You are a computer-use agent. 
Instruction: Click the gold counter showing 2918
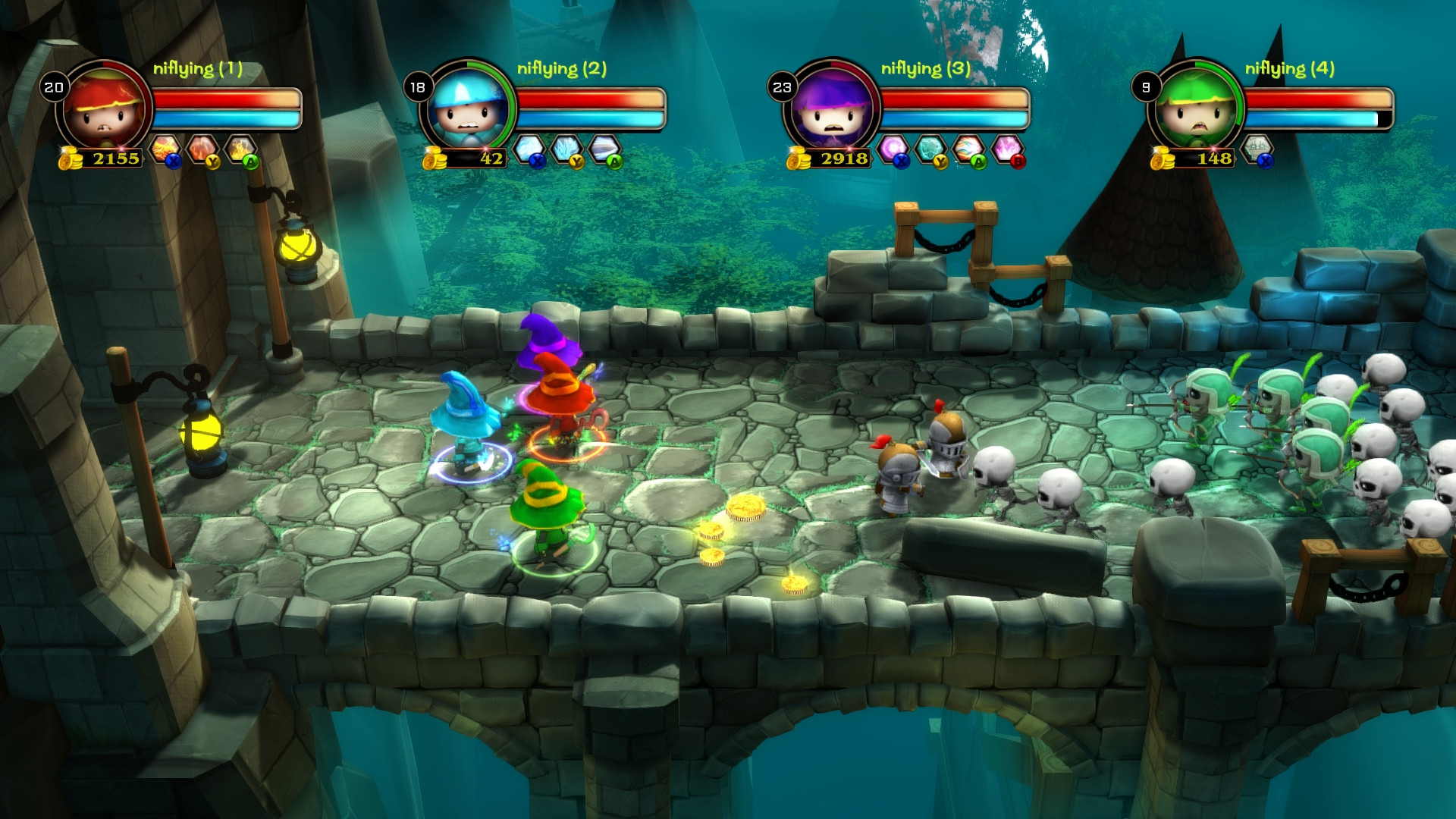point(844,159)
